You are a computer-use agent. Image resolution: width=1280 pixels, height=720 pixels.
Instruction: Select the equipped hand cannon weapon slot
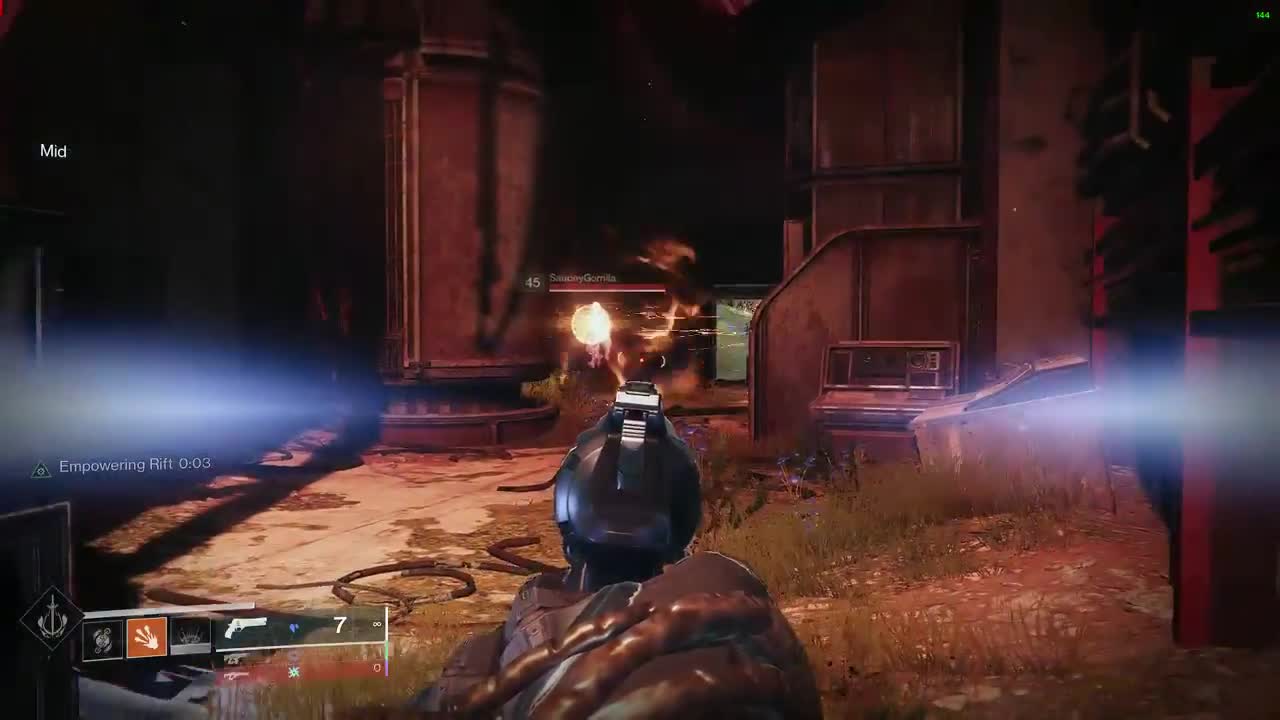tap(247, 629)
